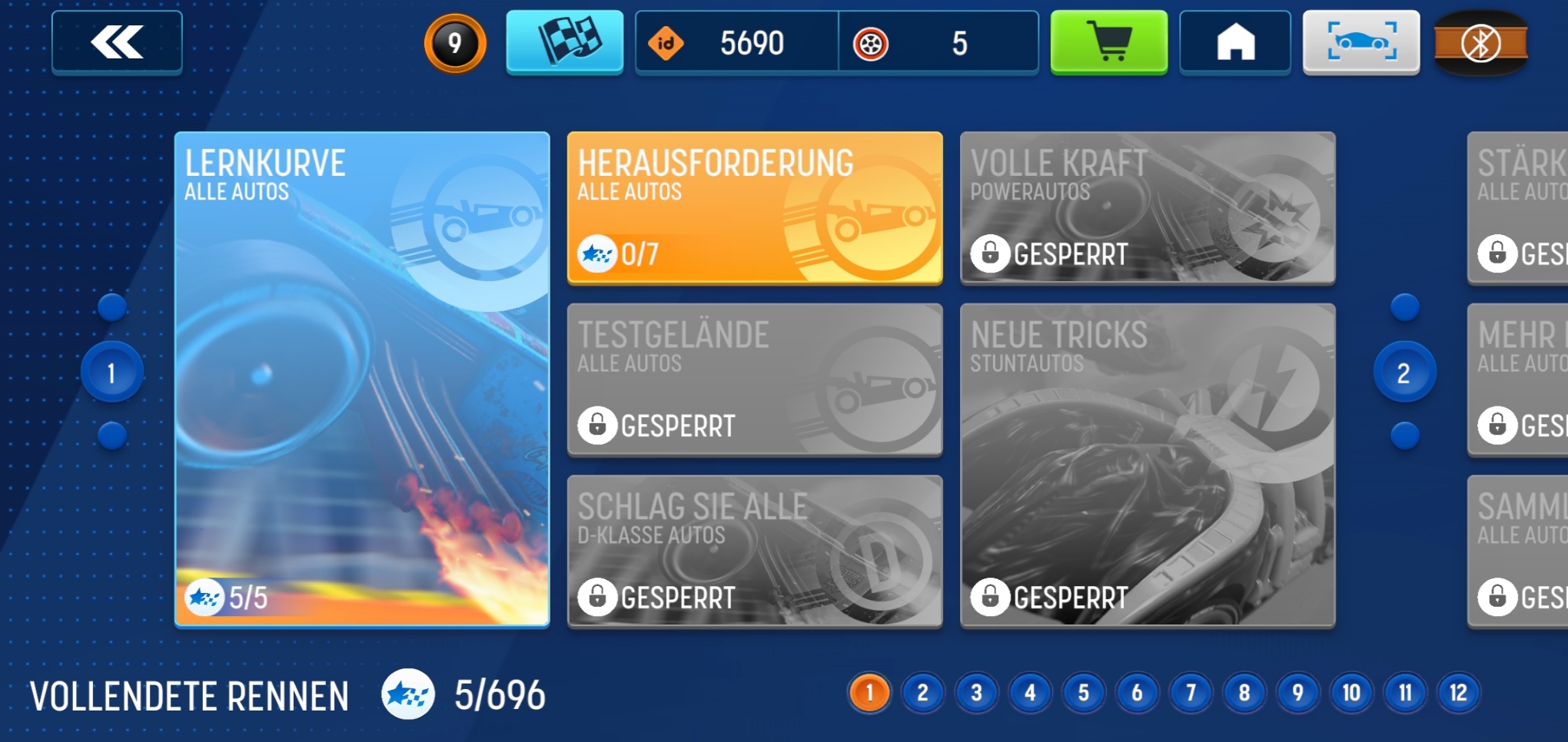
Task: Jump to page 5 in pagination
Action: pos(1083,693)
